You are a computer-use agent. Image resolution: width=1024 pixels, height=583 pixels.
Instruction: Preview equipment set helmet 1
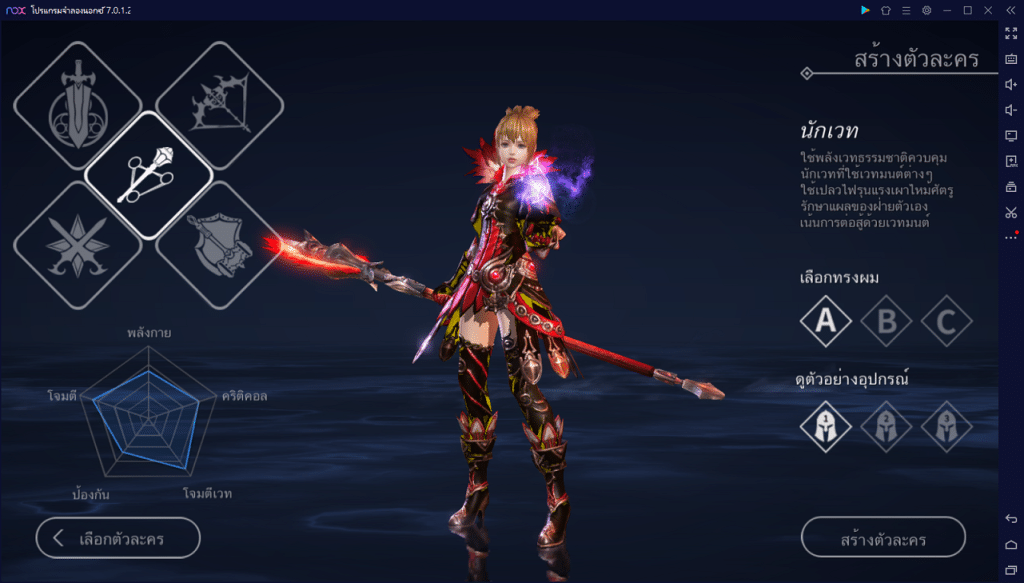click(x=826, y=425)
